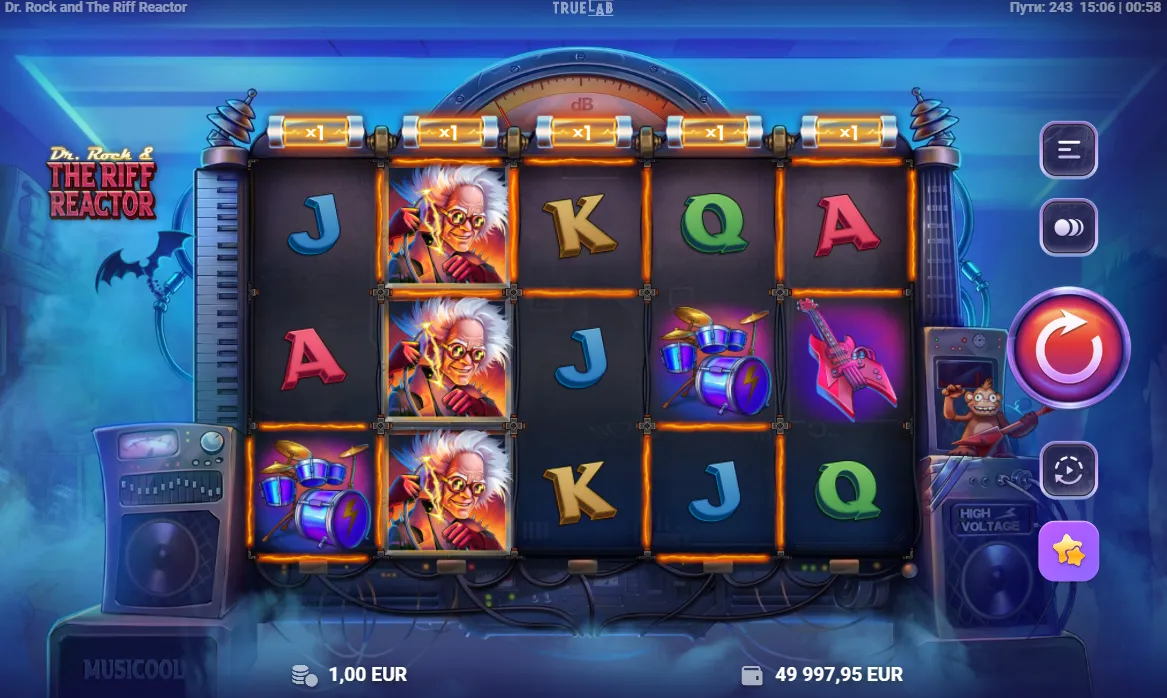Activate the autoplay button

(x=1068, y=469)
